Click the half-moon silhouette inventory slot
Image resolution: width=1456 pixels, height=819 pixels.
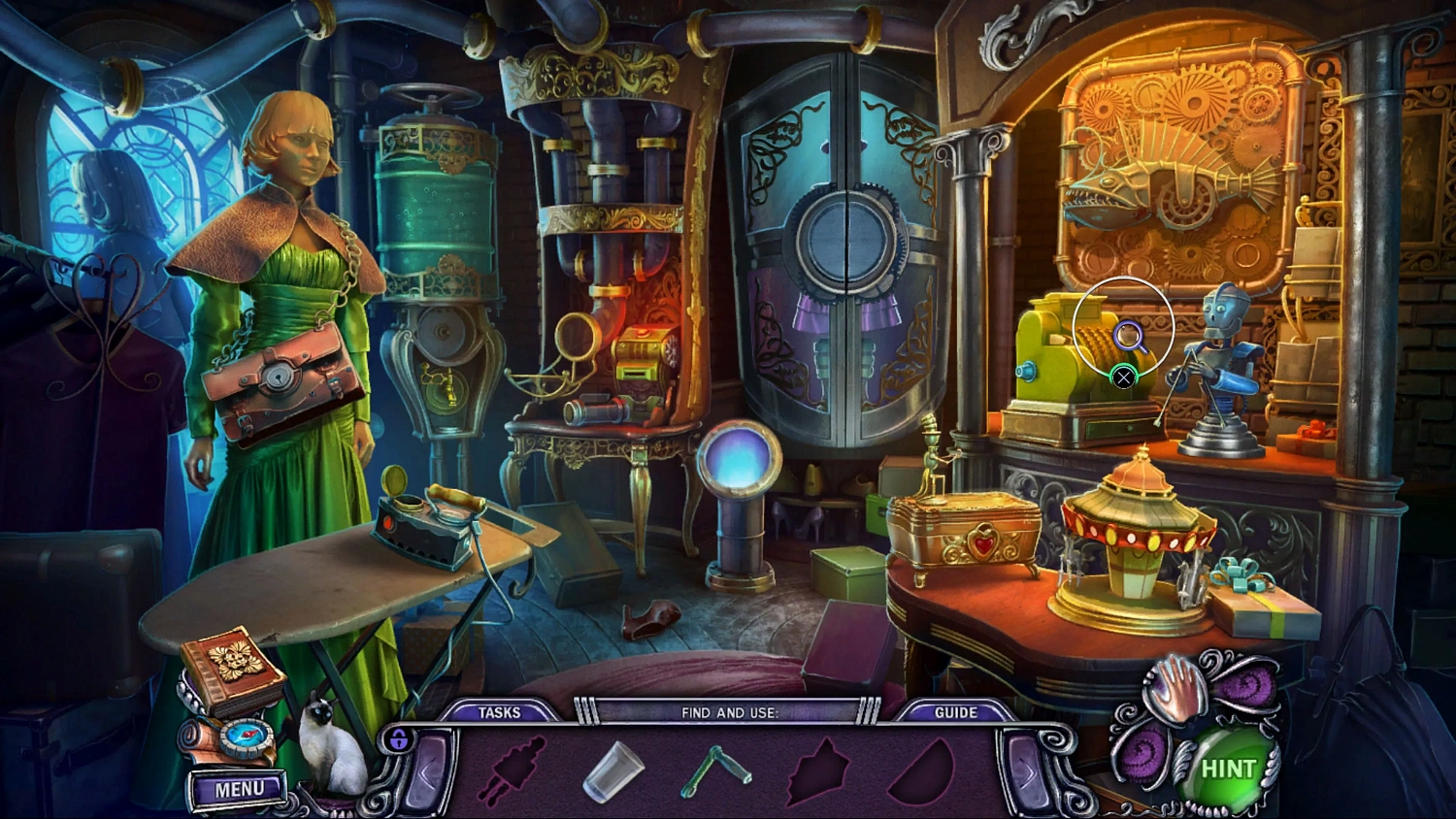coord(920,771)
